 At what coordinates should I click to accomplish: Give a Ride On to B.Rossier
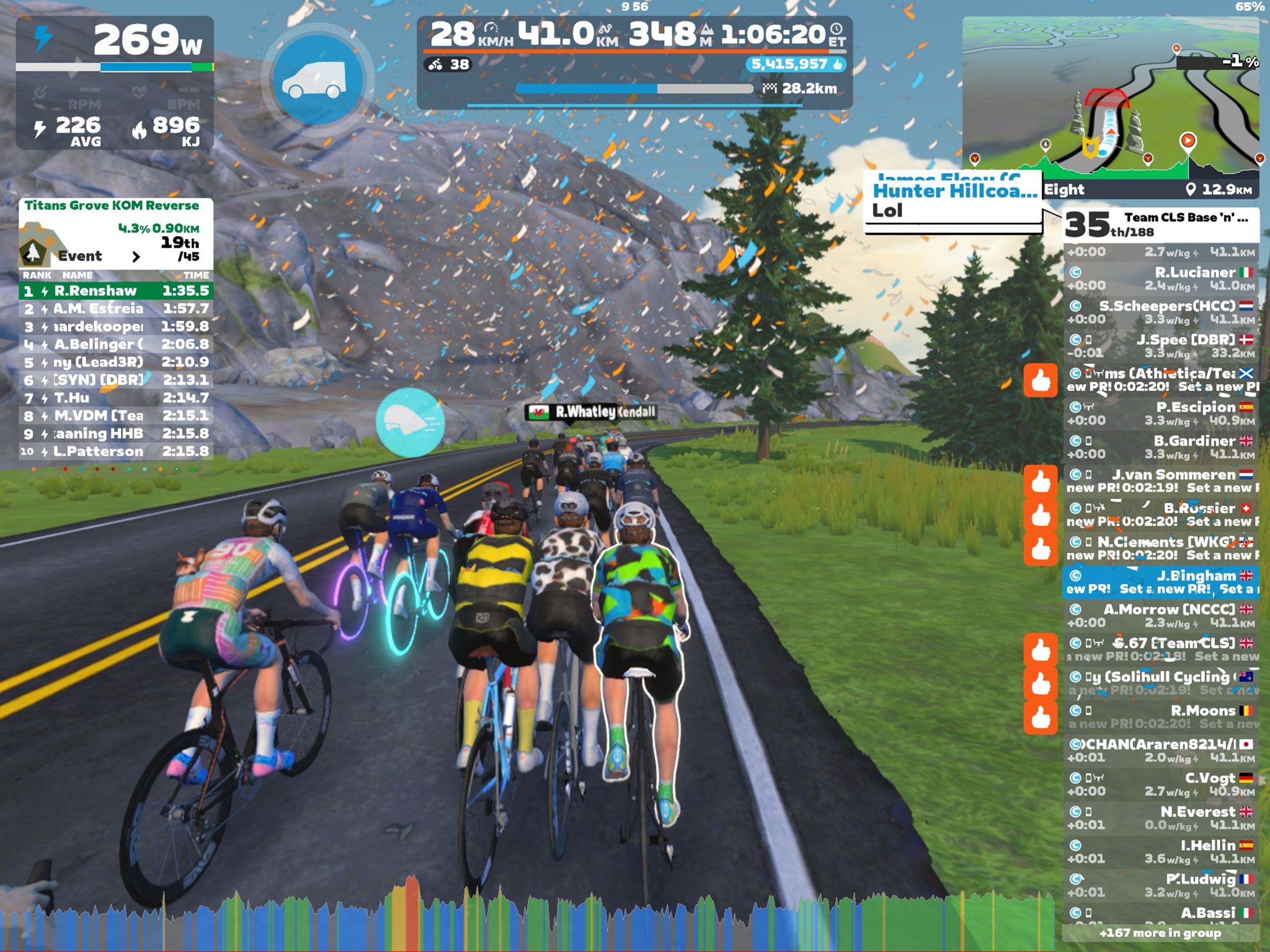click(x=1041, y=516)
